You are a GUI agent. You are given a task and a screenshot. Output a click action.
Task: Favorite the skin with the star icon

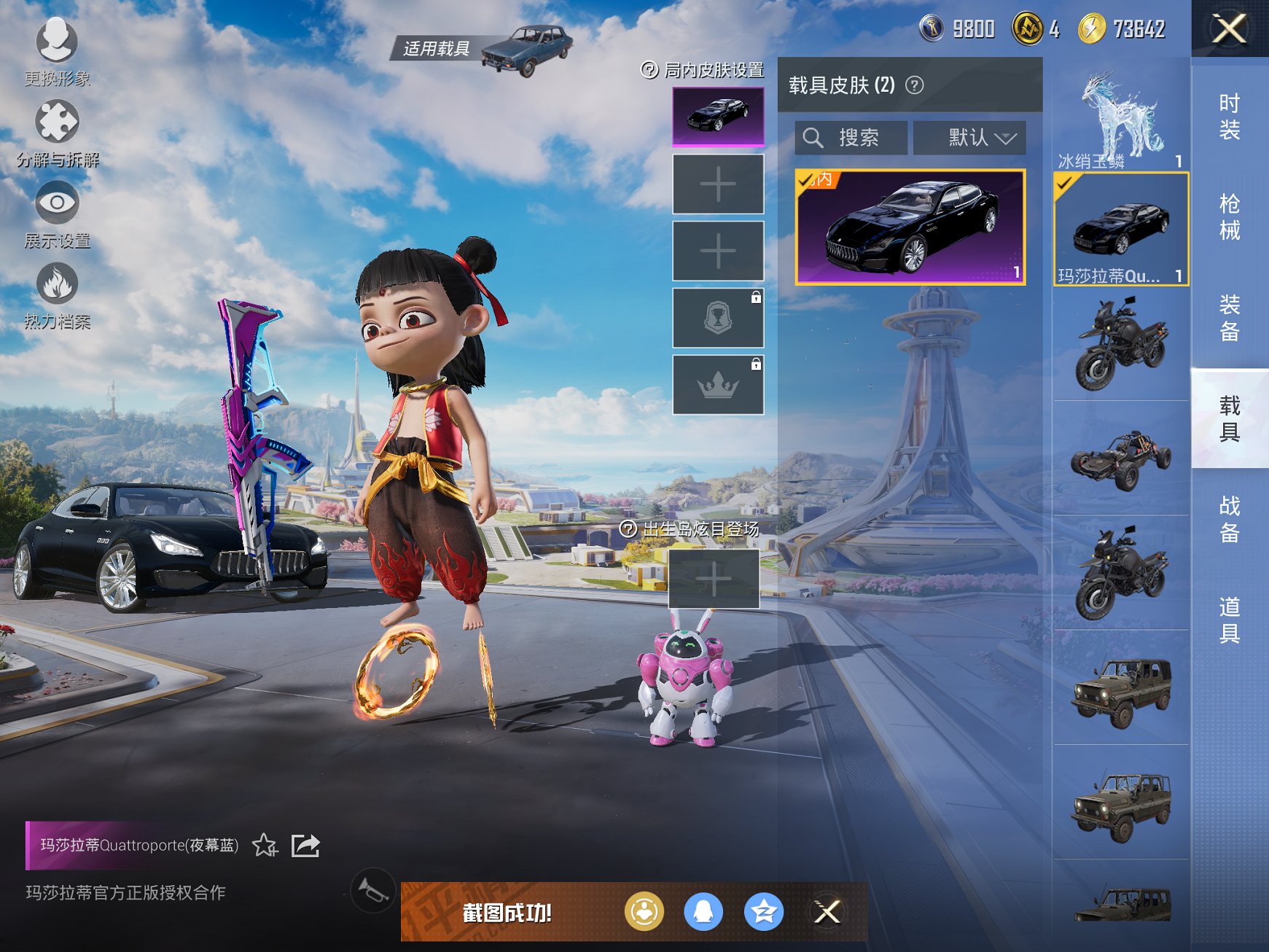pos(265,846)
